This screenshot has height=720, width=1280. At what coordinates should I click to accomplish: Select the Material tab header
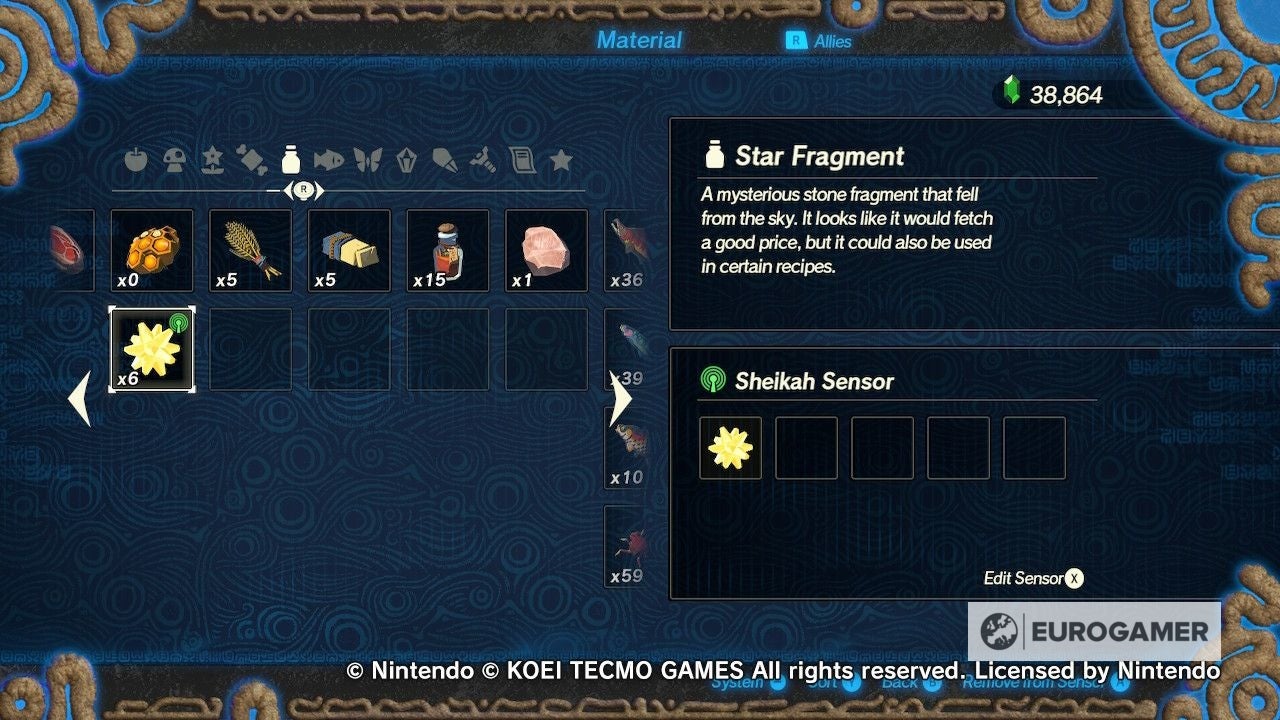click(640, 40)
